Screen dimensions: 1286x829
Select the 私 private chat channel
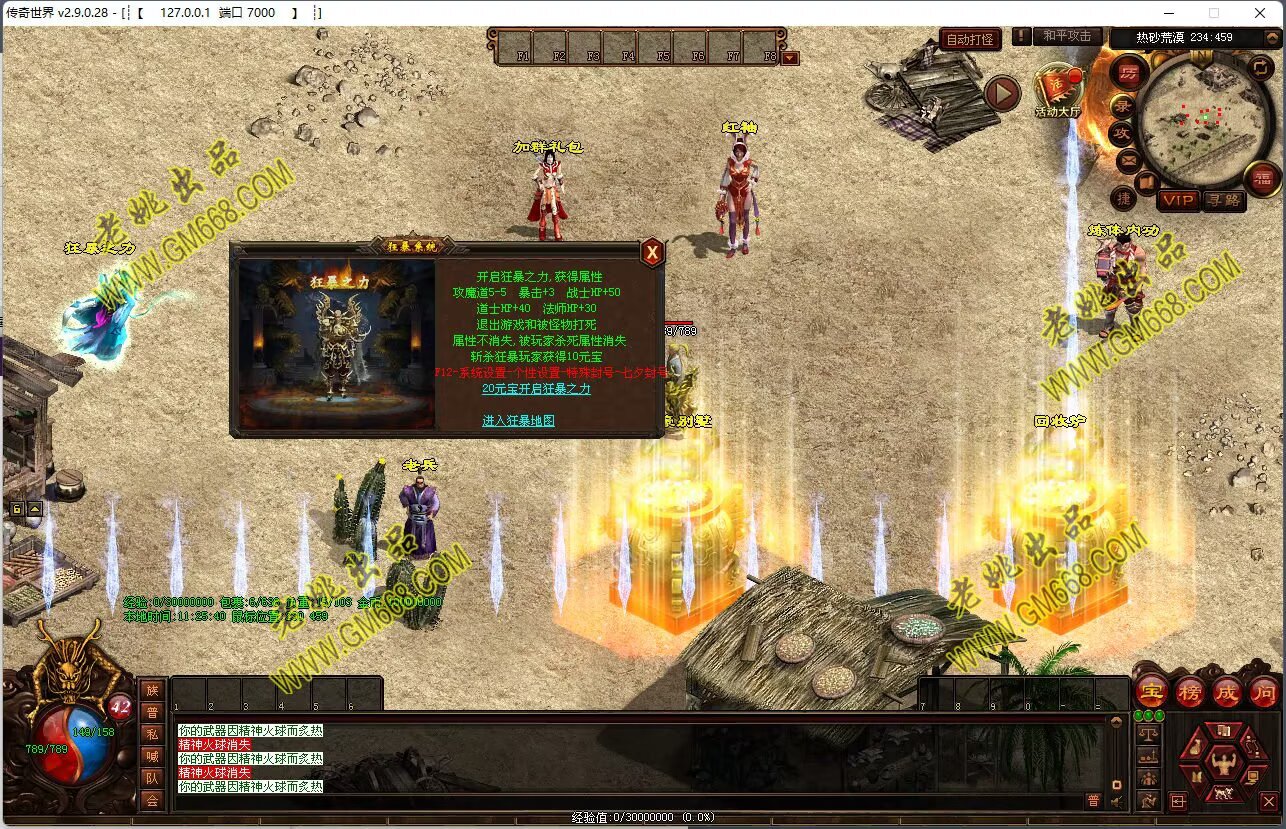pyautogui.click(x=152, y=734)
